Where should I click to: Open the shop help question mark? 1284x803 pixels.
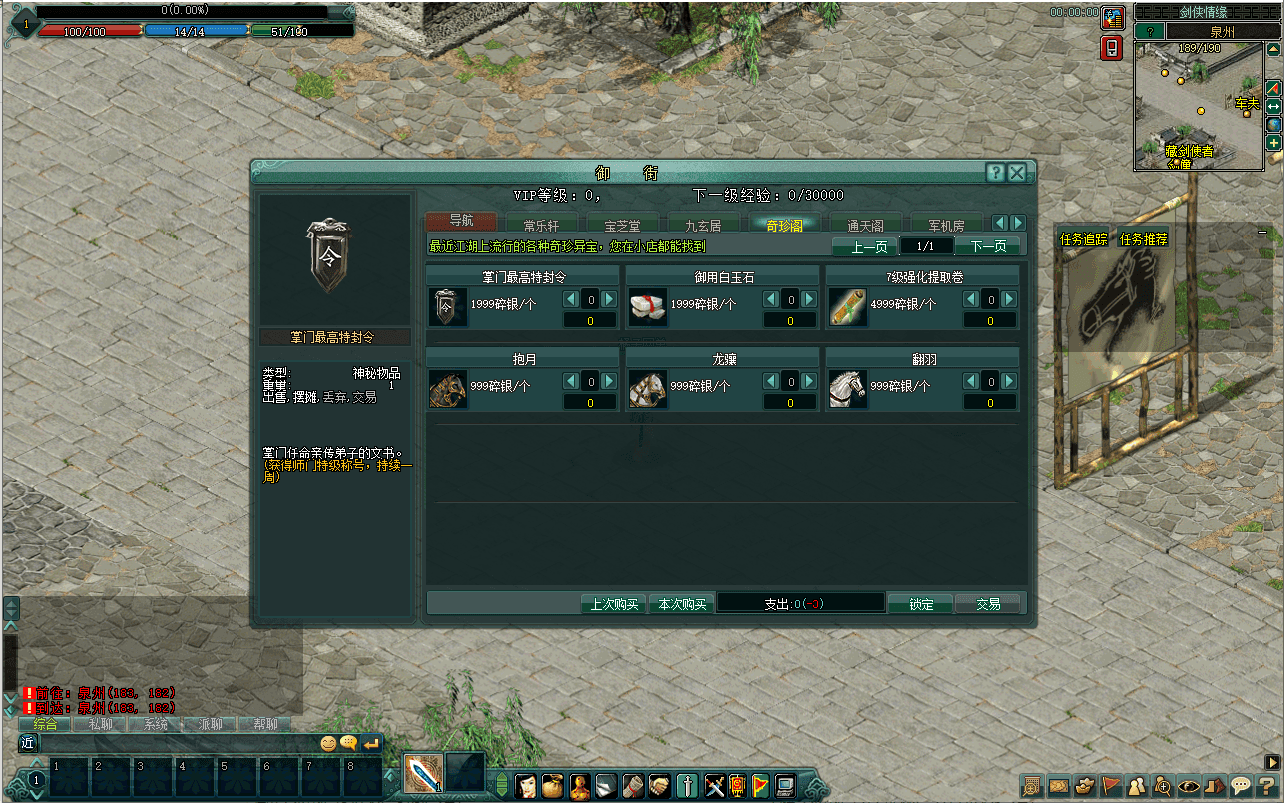pyautogui.click(x=995, y=173)
